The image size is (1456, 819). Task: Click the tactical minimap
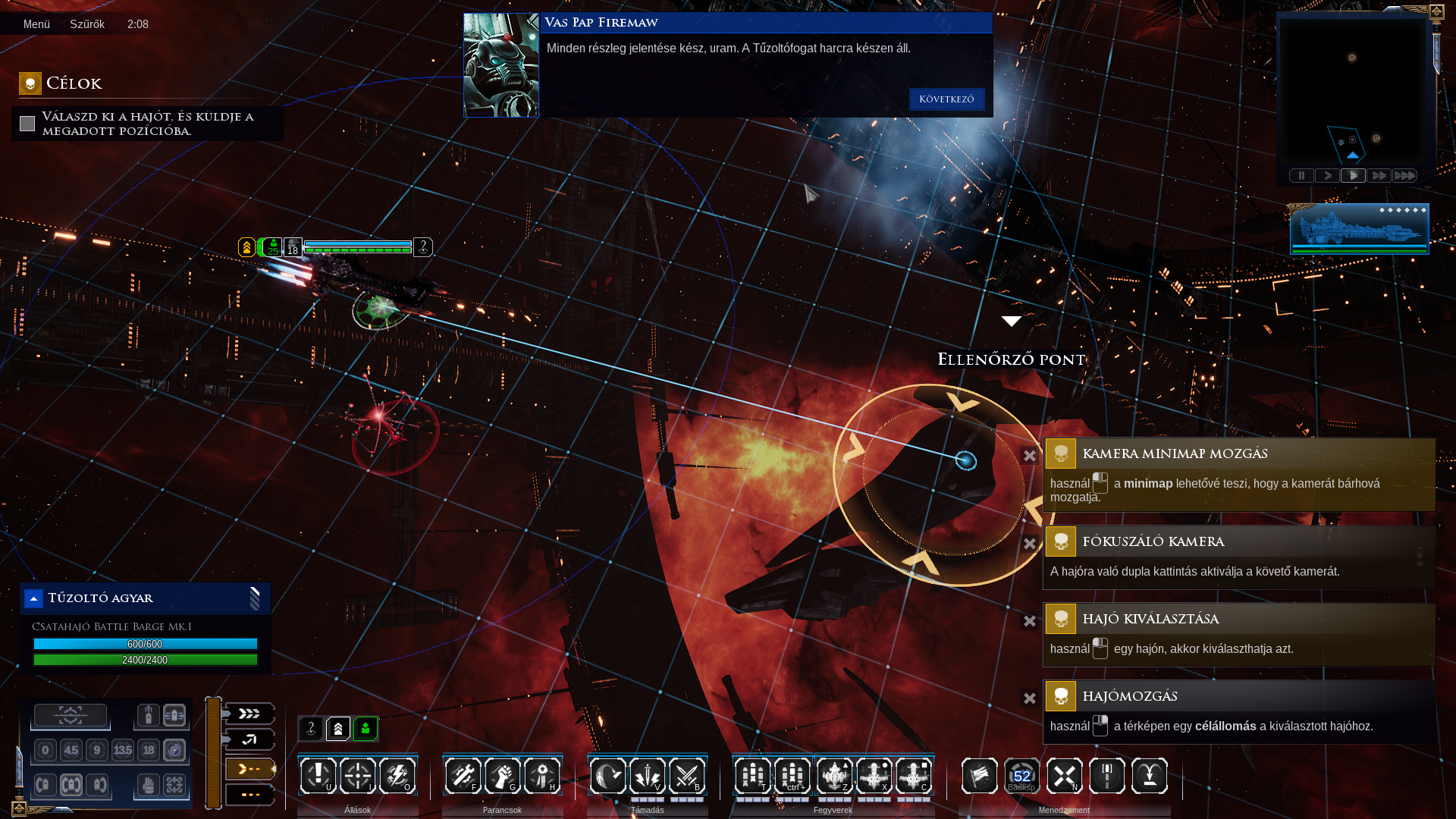click(1352, 89)
